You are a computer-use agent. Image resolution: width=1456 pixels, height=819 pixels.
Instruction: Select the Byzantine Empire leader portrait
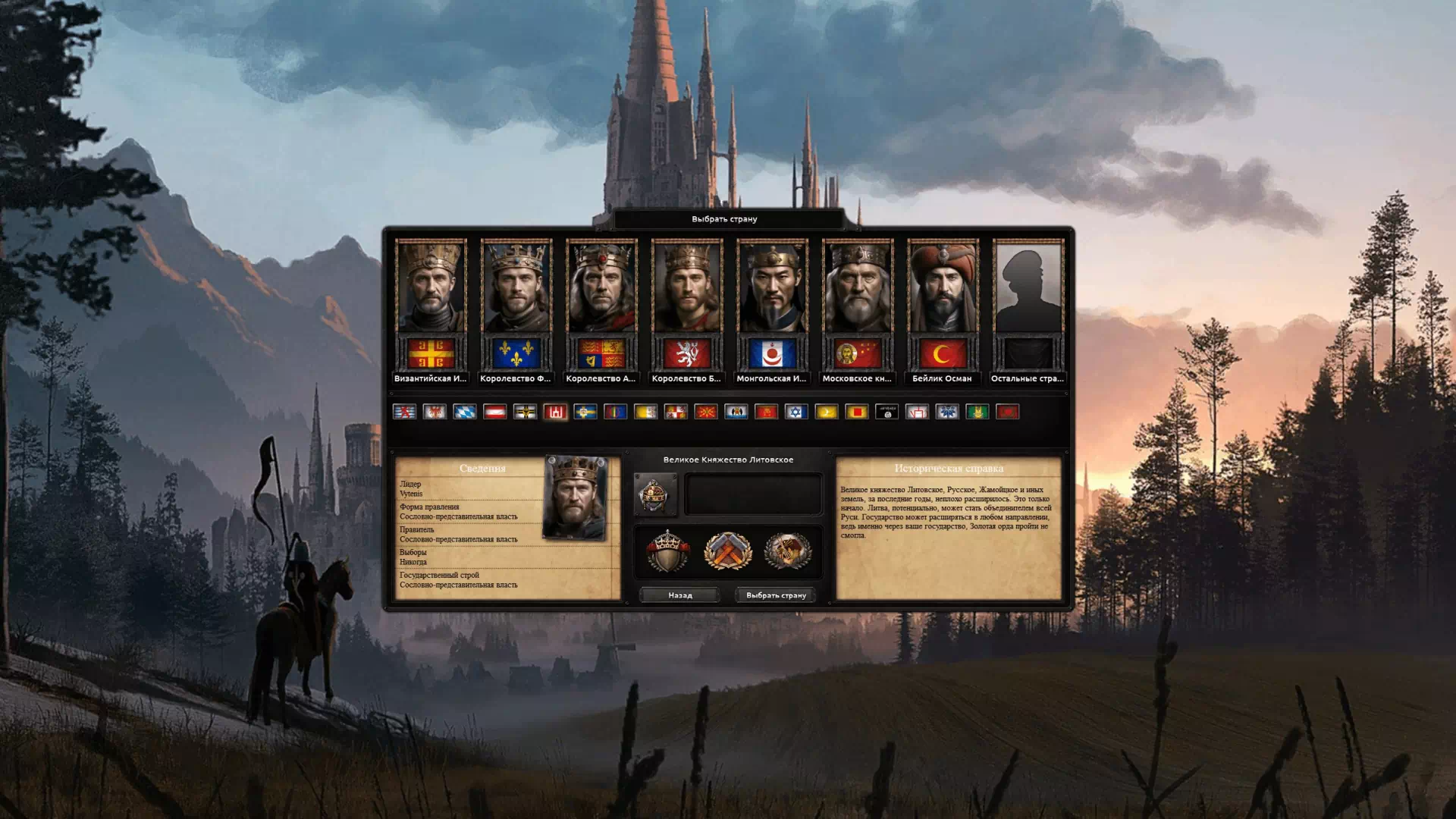pos(431,288)
